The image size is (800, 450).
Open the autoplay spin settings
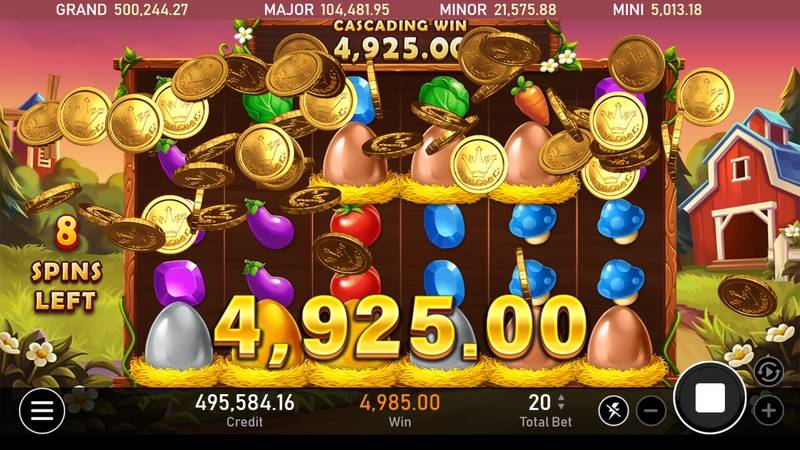tap(767, 371)
